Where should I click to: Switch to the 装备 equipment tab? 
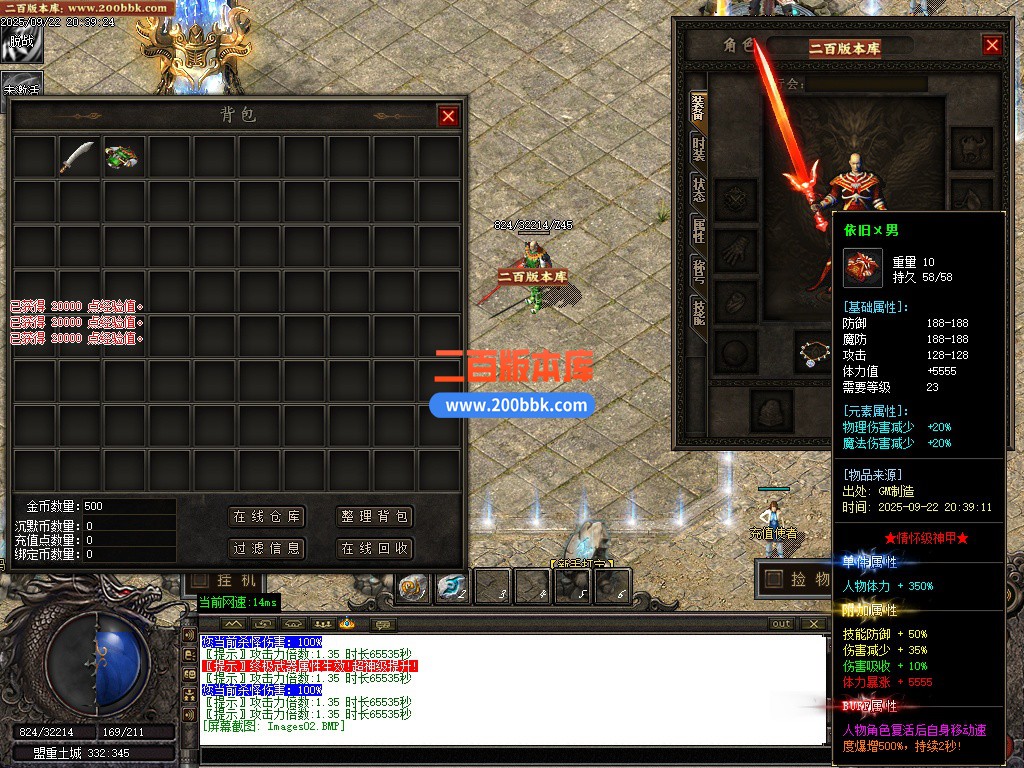[698, 109]
